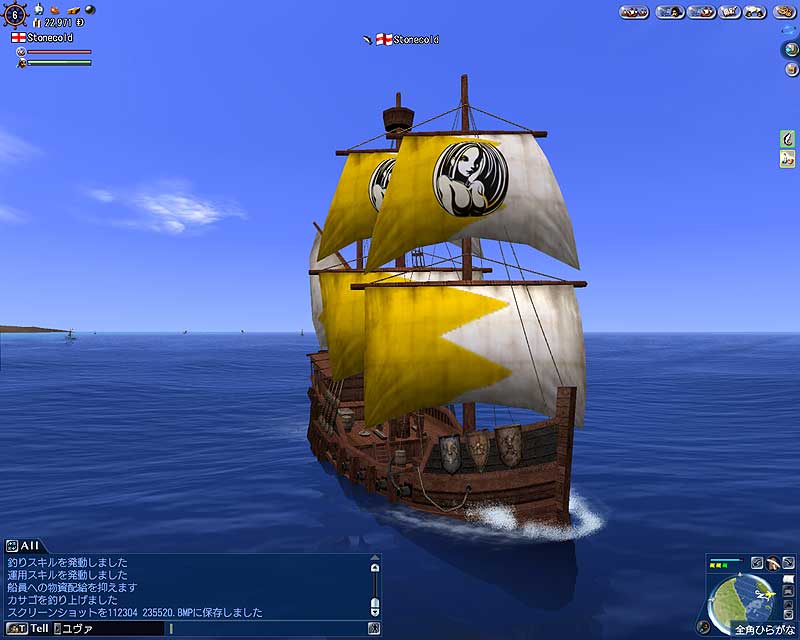Click the active skill icon below the hook
Image resolution: width=800 pixels, height=640 pixels.
787,158
